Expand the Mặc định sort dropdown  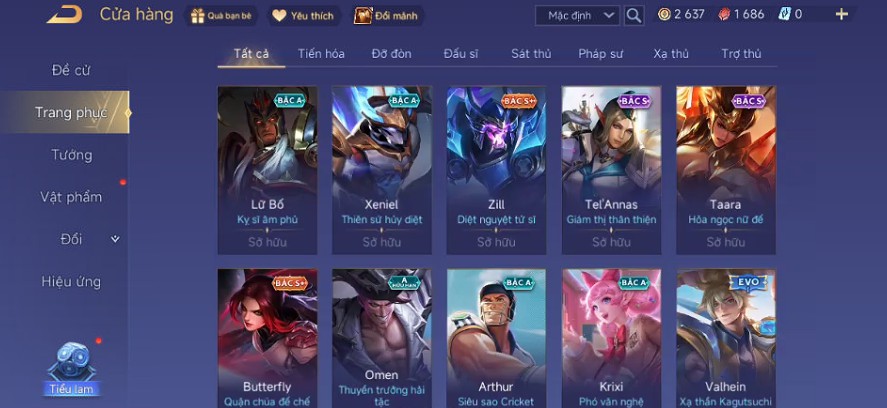pyautogui.click(x=577, y=15)
